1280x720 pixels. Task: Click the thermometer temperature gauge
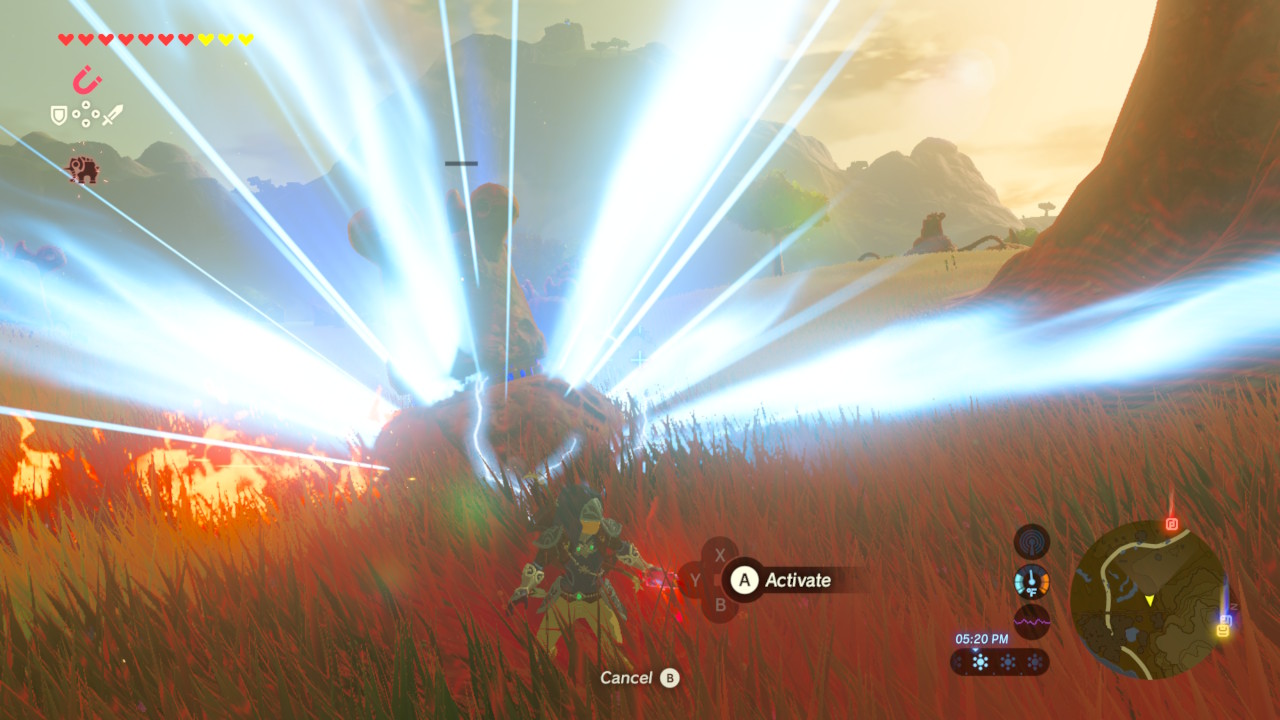coord(1031,581)
